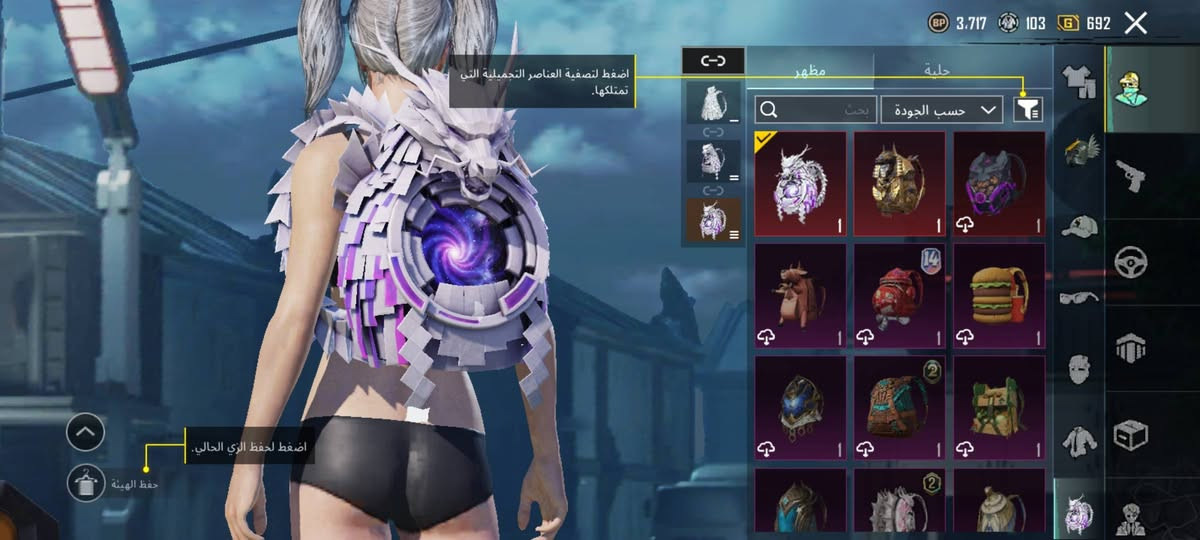Switch to the مظهر tab

809,70
